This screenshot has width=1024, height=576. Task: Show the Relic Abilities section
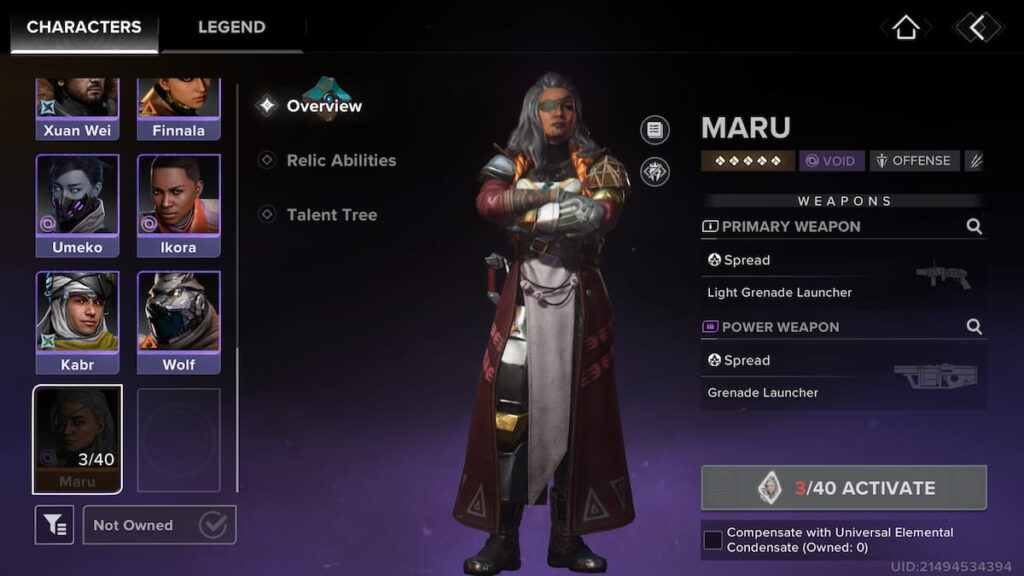(341, 160)
